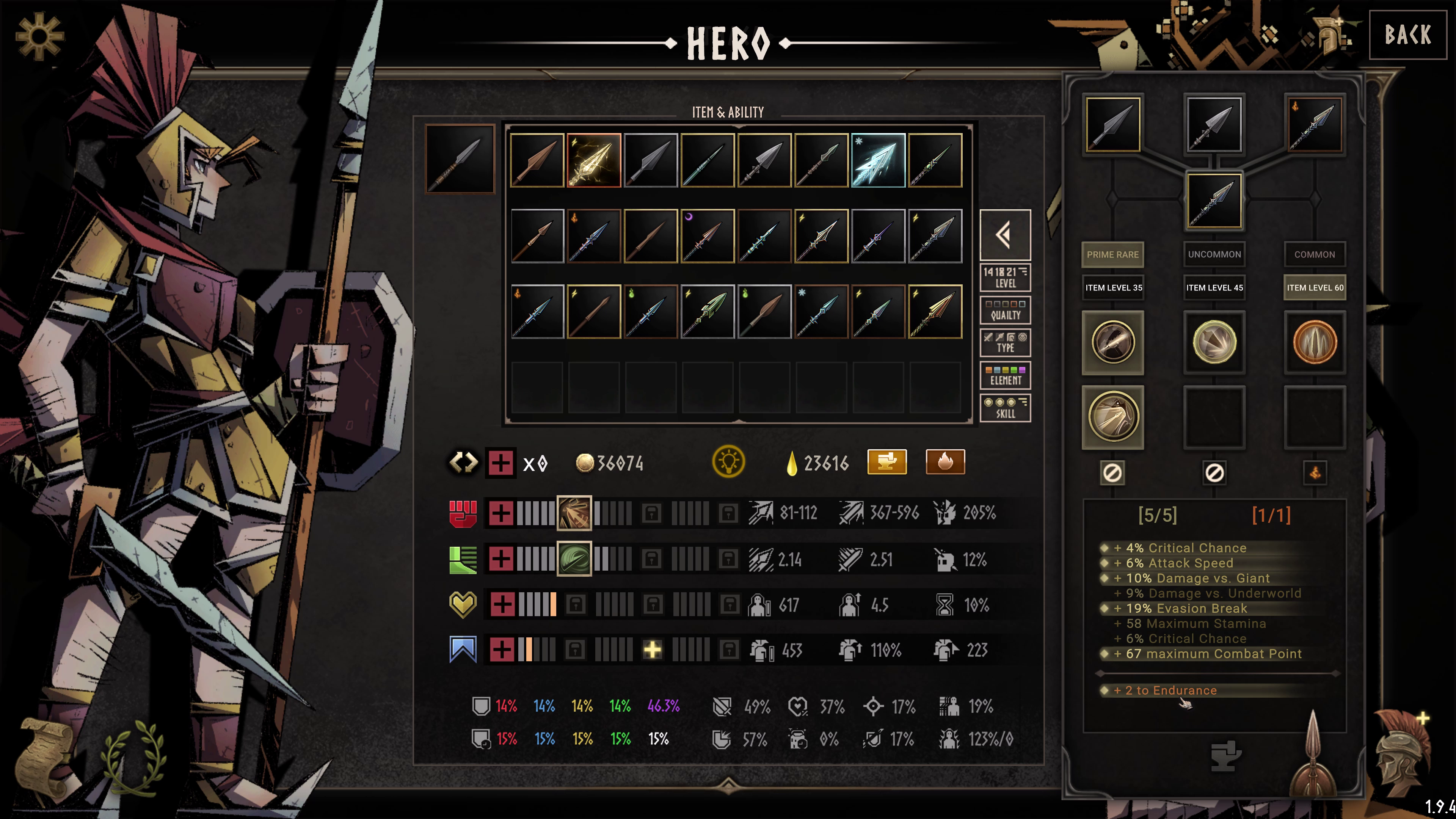Sort items by QUALITY
The width and height of the screenshot is (1456, 819).
tap(1005, 310)
